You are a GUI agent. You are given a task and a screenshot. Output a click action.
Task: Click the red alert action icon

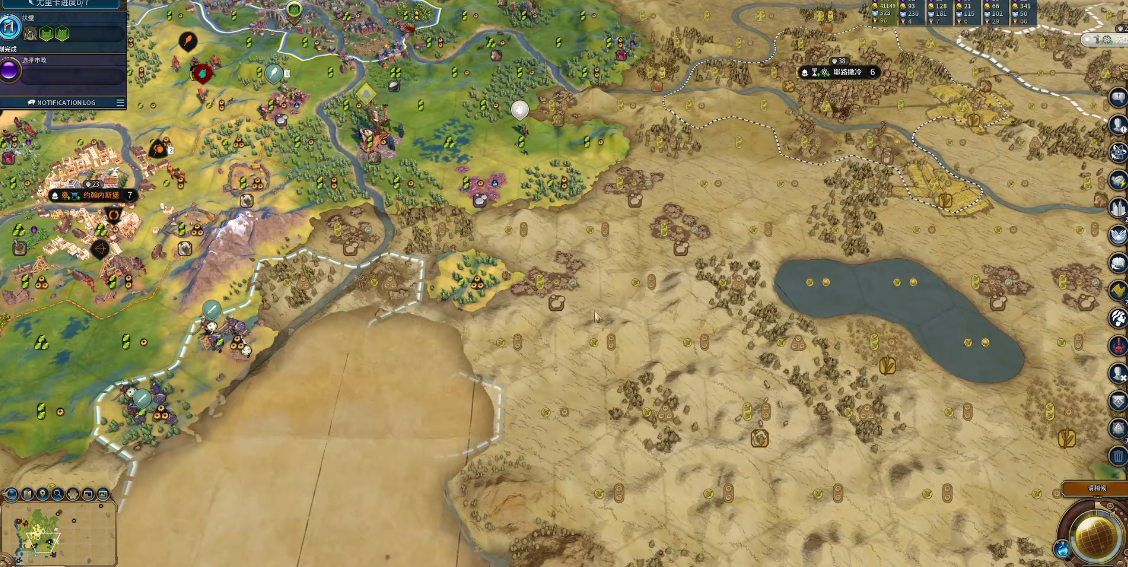[x=1118, y=346]
